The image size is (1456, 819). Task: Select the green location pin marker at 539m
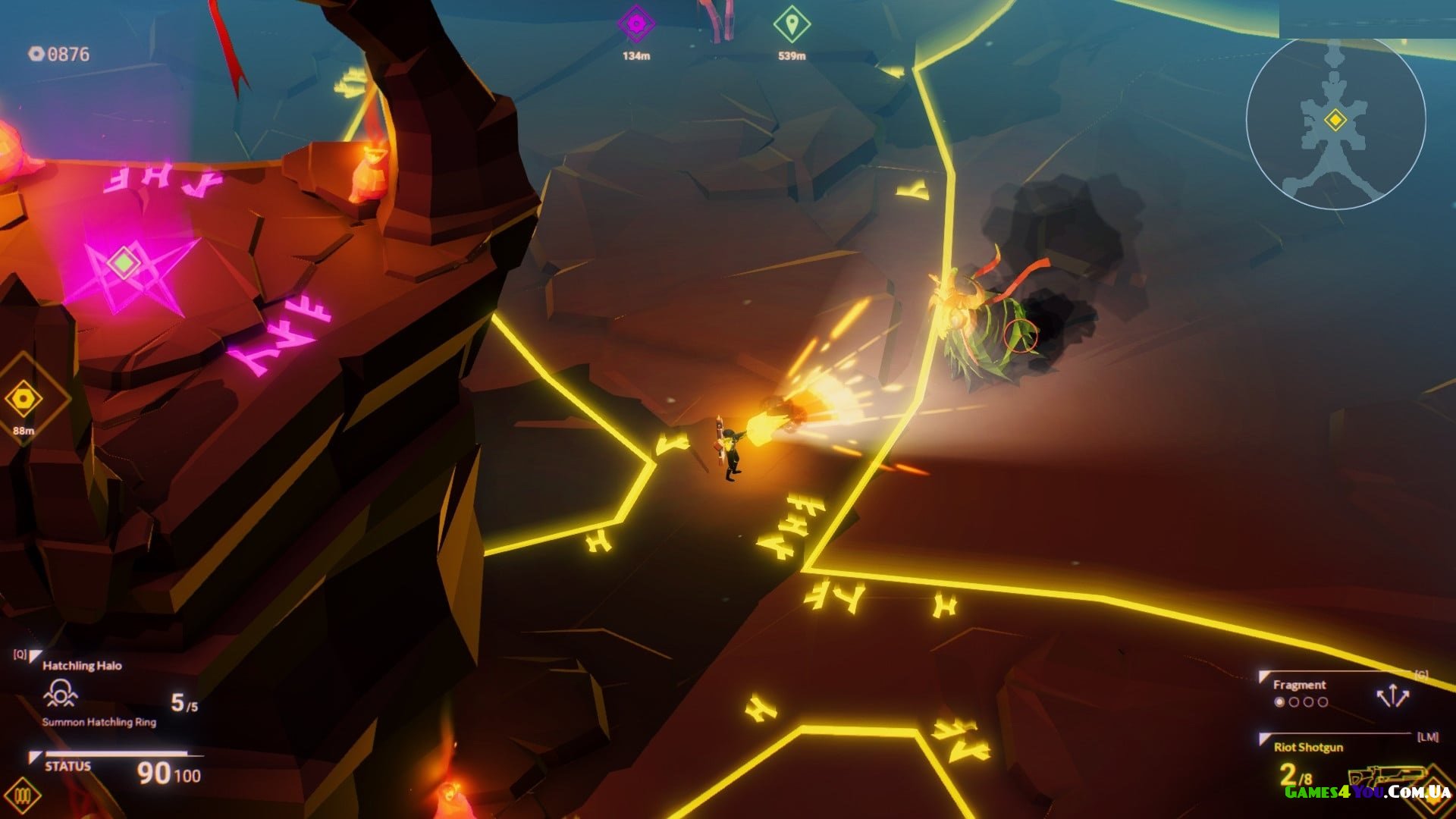click(792, 25)
